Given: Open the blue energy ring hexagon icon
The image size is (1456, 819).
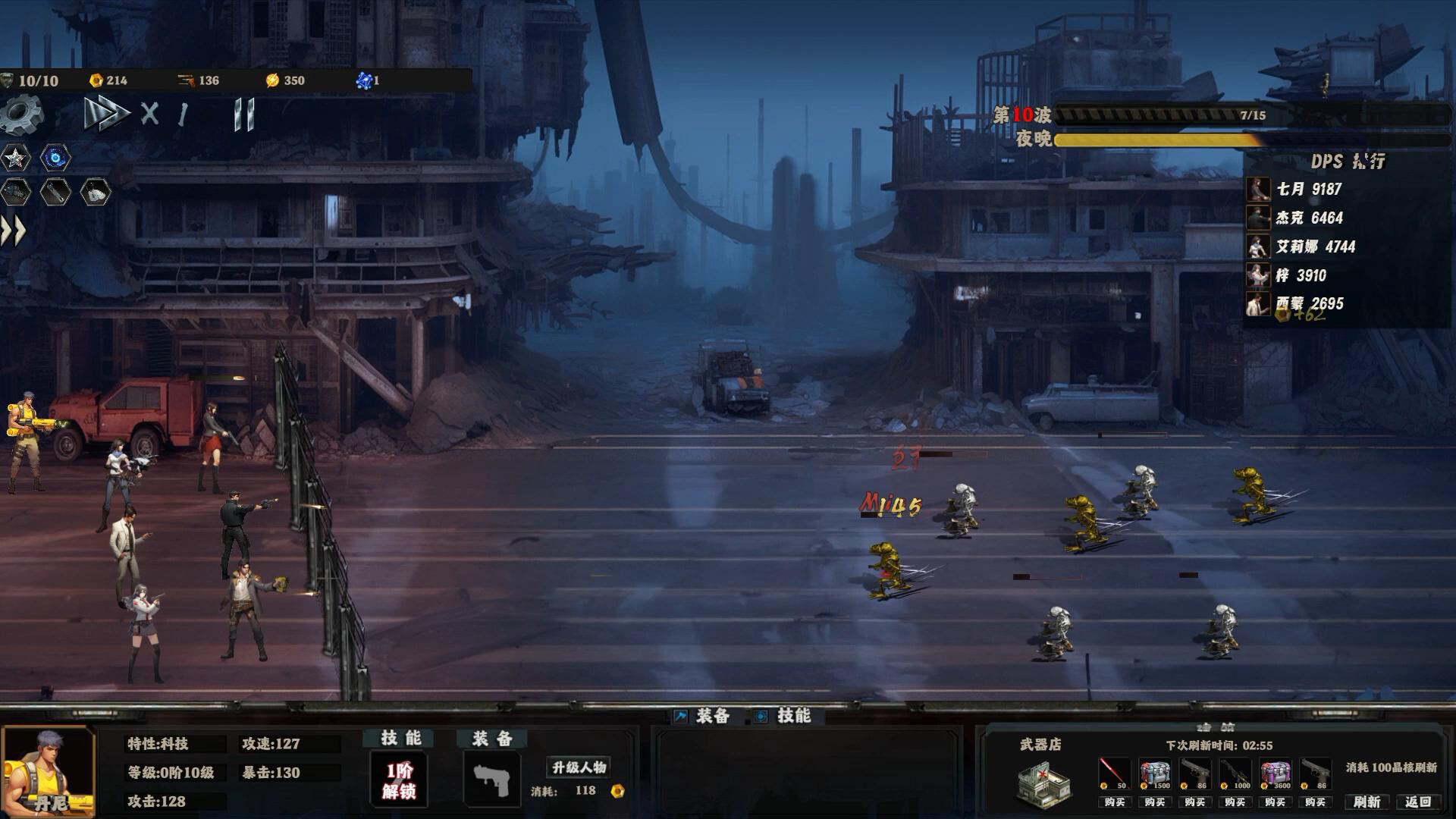Looking at the screenshot, I should (x=55, y=158).
